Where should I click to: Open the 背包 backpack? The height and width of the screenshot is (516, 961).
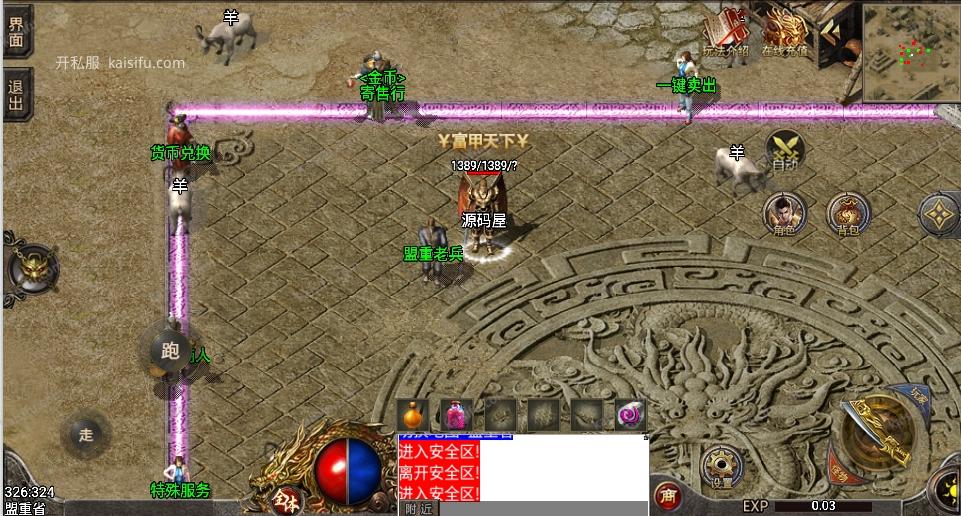click(x=848, y=213)
